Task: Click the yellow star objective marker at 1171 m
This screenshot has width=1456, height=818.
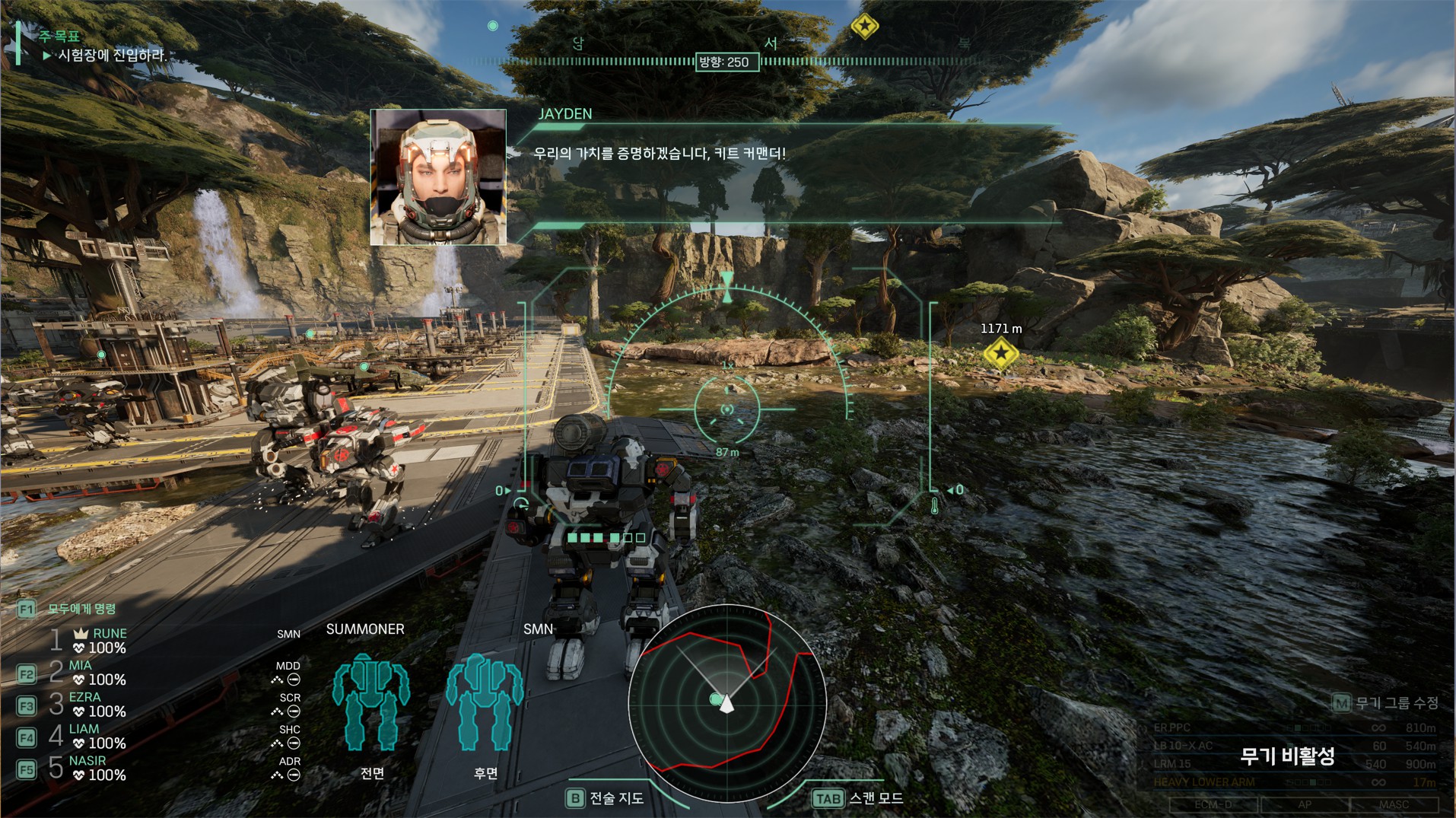Action: click(x=1000, y=353)
